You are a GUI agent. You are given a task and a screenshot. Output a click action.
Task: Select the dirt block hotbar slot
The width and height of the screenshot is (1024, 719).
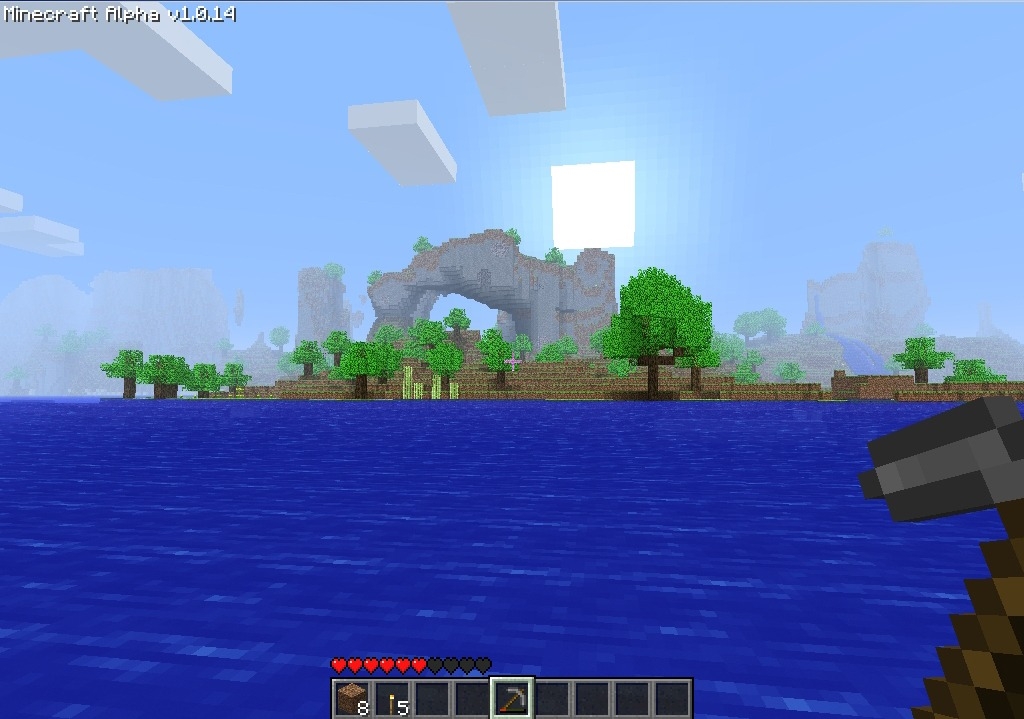[x=352, y=698]
